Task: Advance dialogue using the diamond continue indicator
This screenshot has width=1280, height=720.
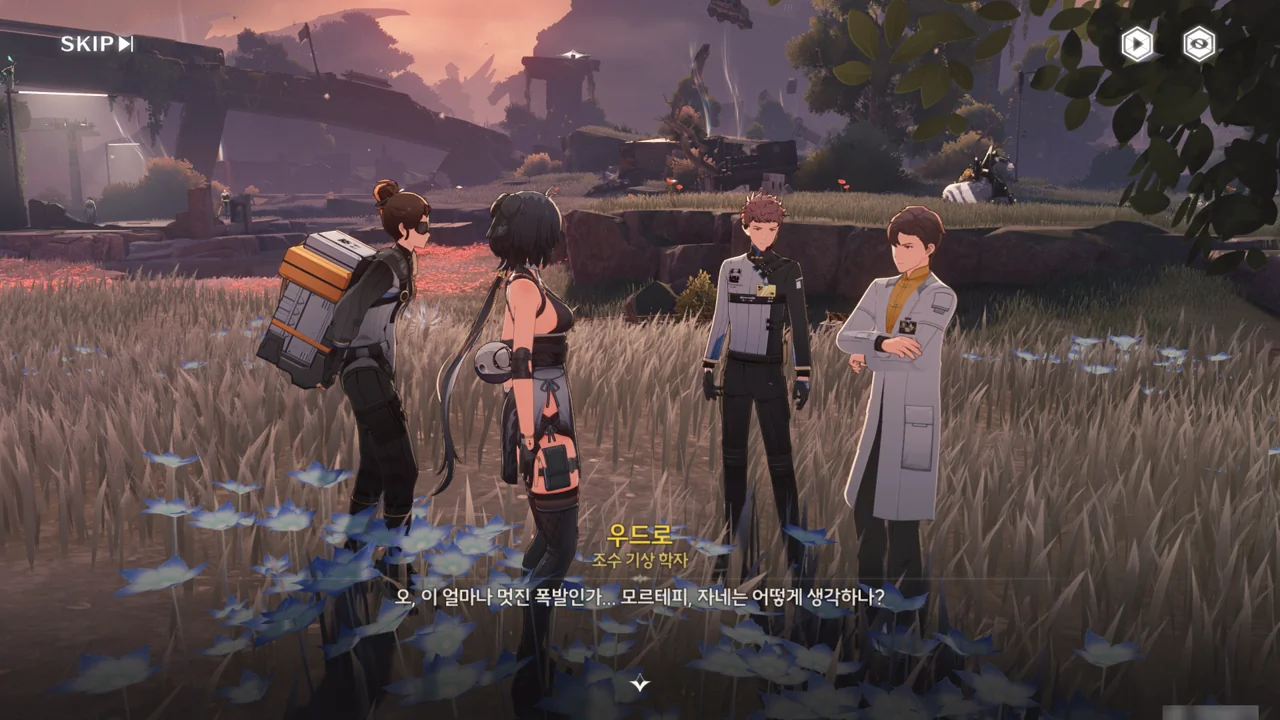Action: 640,684
